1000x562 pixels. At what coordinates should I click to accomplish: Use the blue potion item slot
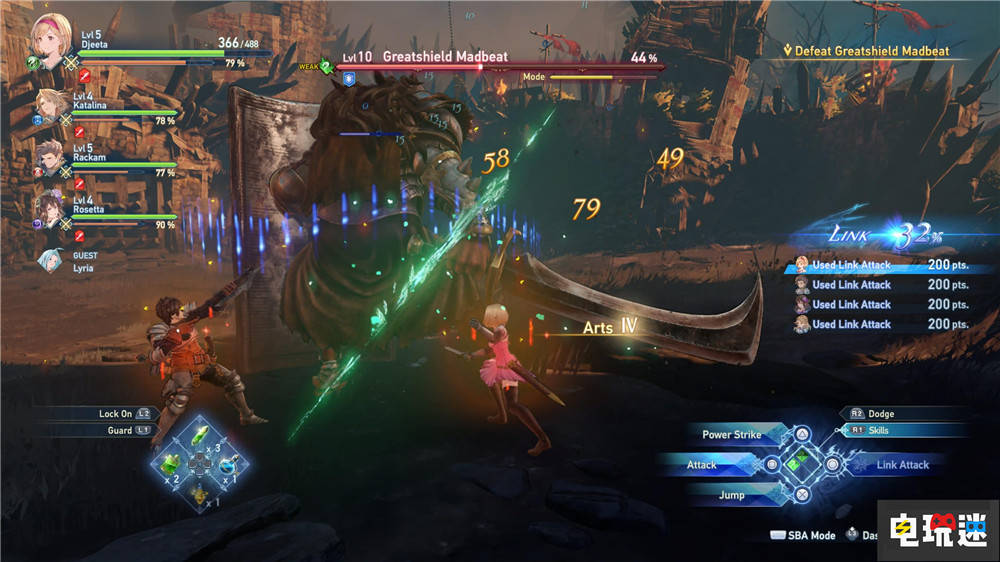(x=228, y=465)
